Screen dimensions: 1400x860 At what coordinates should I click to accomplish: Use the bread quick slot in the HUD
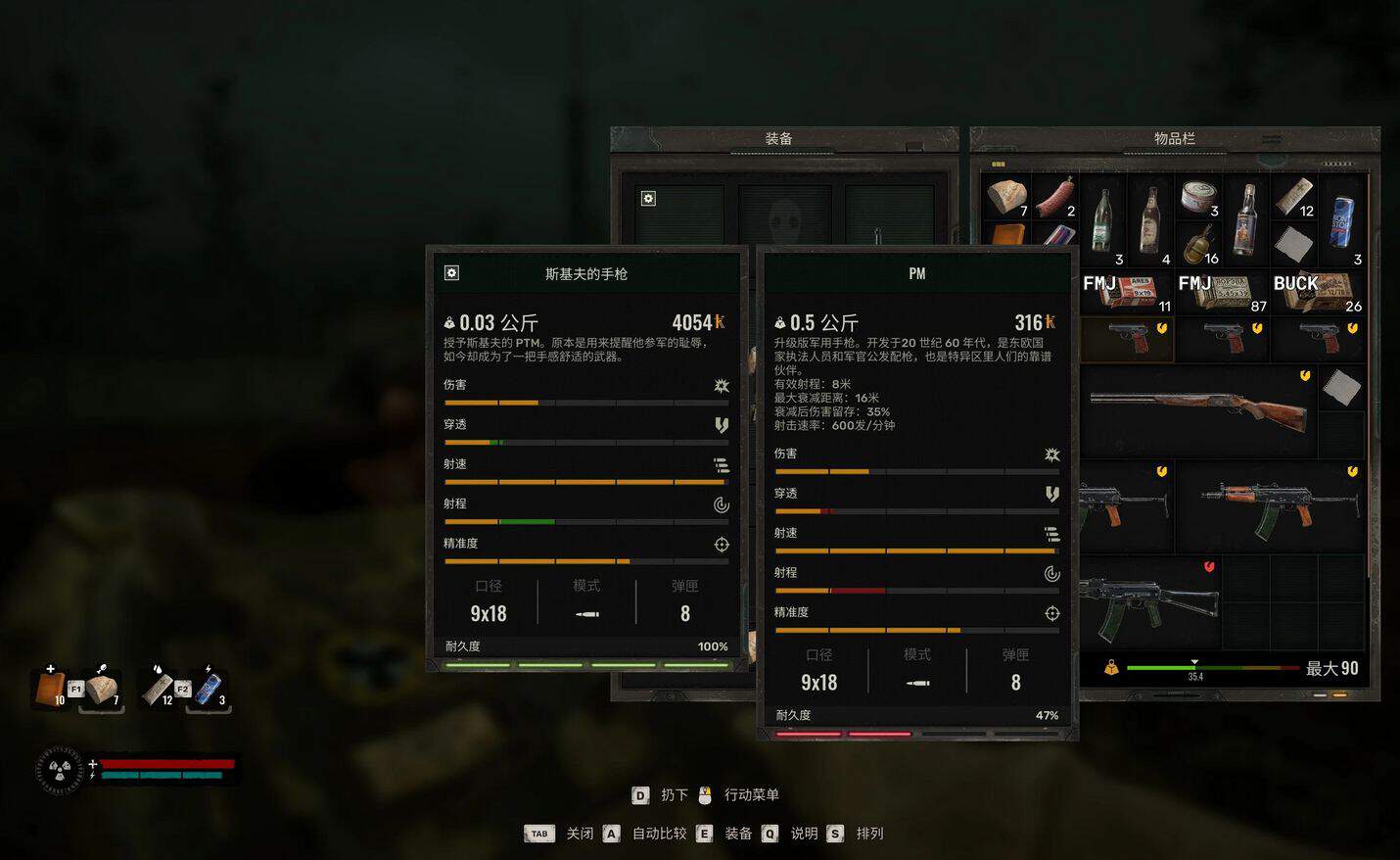pyautogui.click(x=101, y=689)
